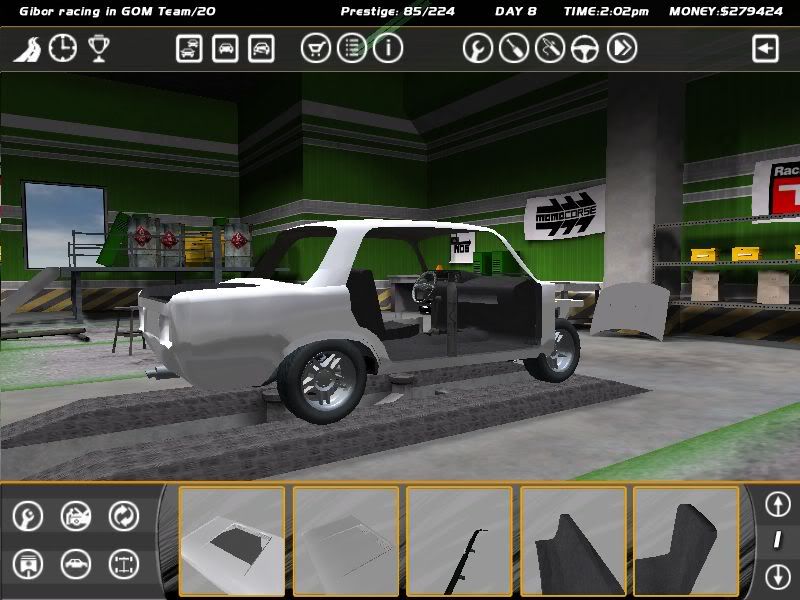Choose the wrench tool in the bottom panel
The image size is (800, 600).
point(27,516)
